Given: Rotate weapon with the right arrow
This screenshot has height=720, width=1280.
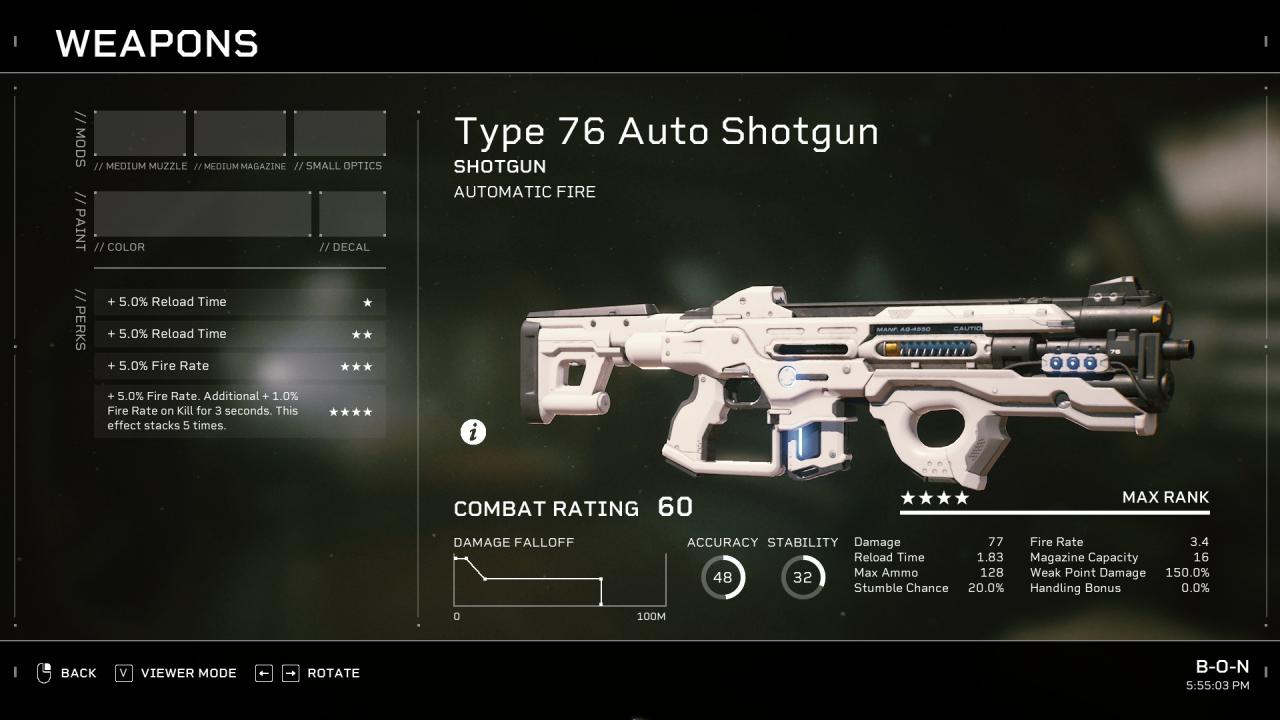Looking at the screenshot, I should (290, 673).
